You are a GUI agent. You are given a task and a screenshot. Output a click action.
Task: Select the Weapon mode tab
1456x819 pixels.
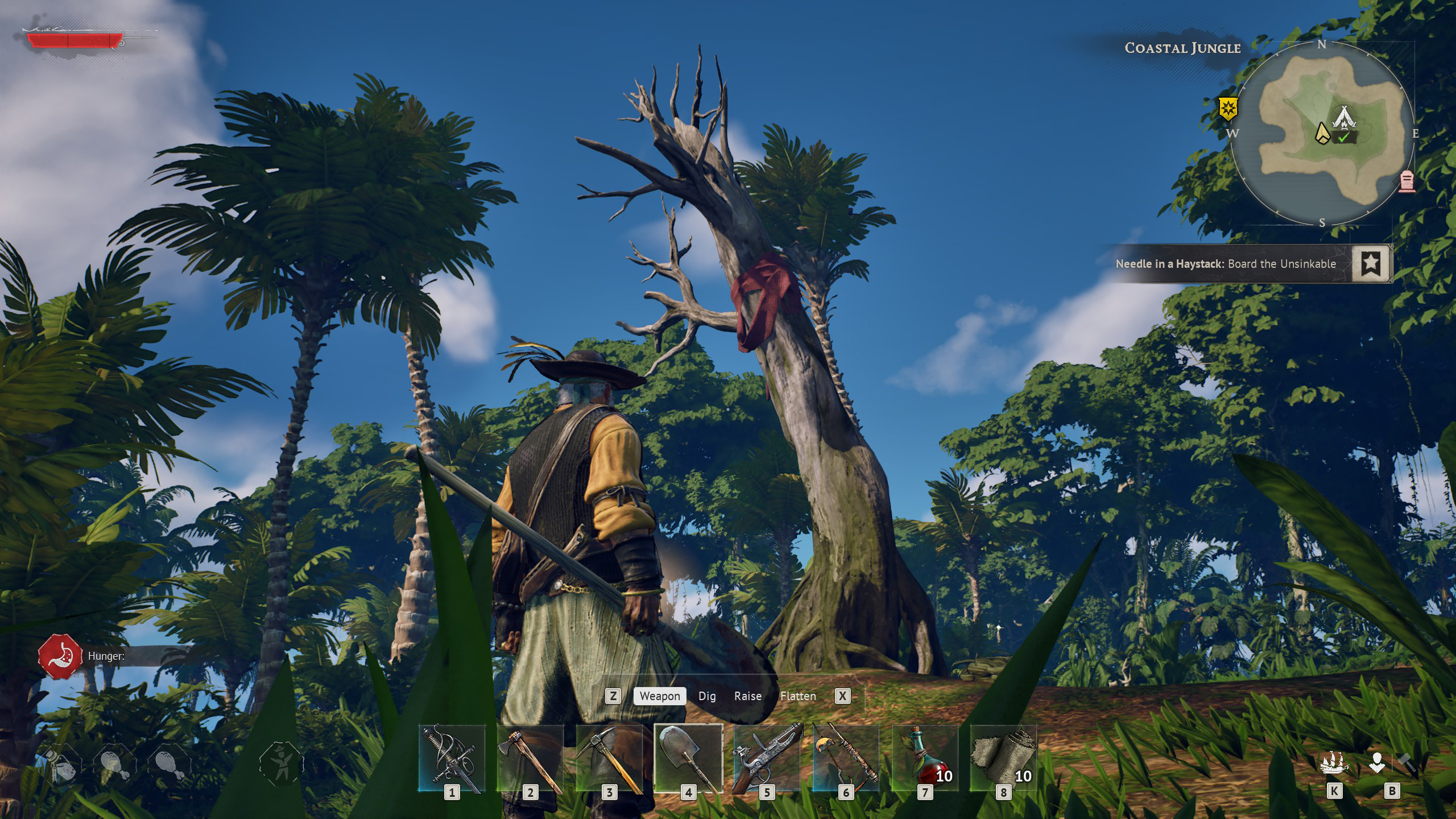point(659,696)
